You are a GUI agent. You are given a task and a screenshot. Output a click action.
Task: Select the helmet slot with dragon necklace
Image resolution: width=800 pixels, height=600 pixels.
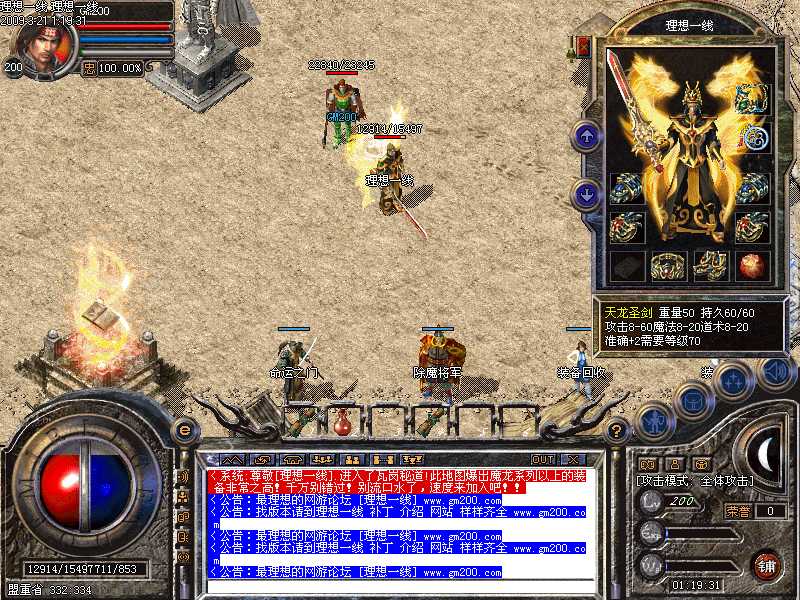click(x=752, y=99)
